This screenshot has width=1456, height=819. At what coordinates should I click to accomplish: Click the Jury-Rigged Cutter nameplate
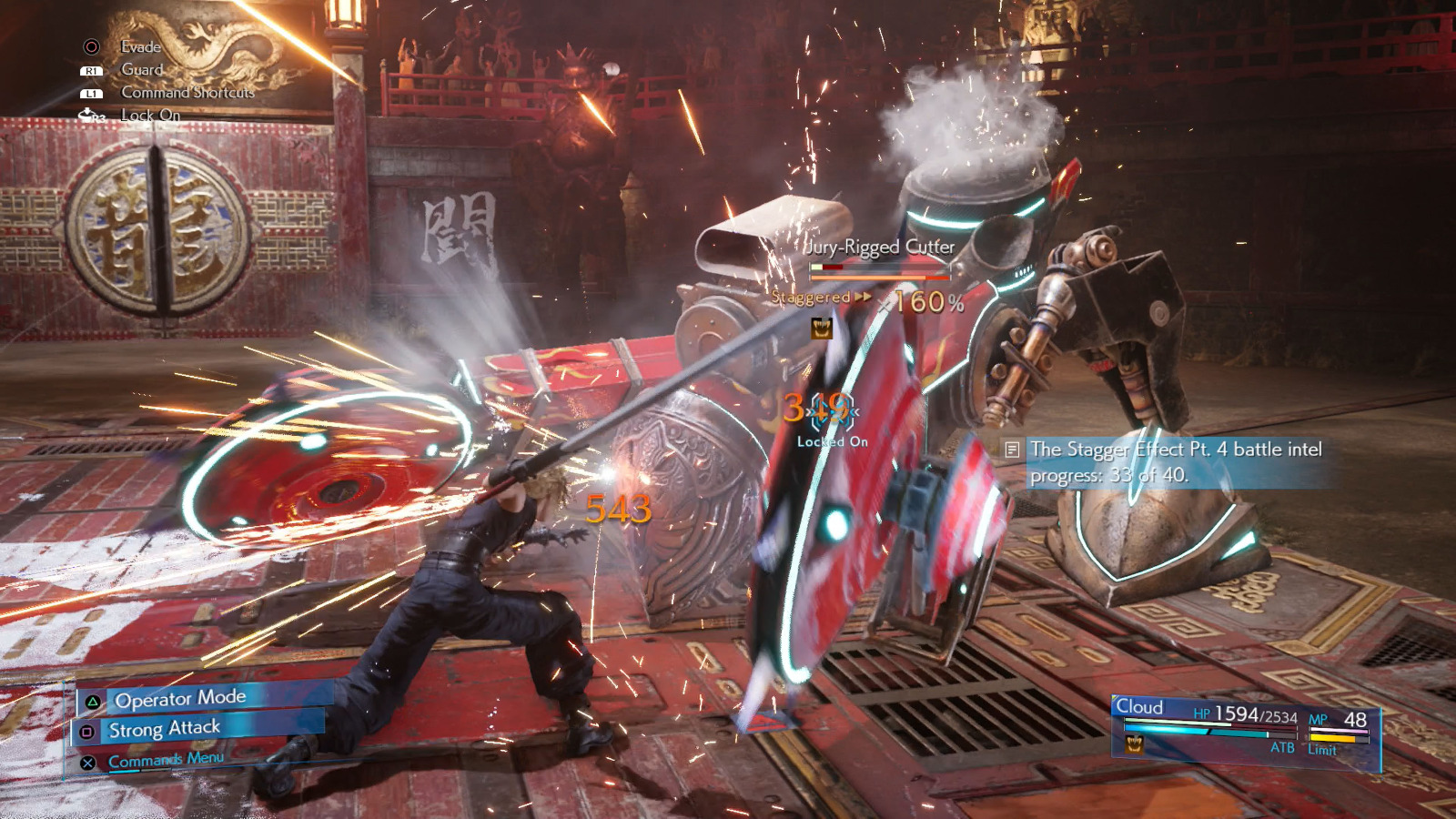coord(879,247)
